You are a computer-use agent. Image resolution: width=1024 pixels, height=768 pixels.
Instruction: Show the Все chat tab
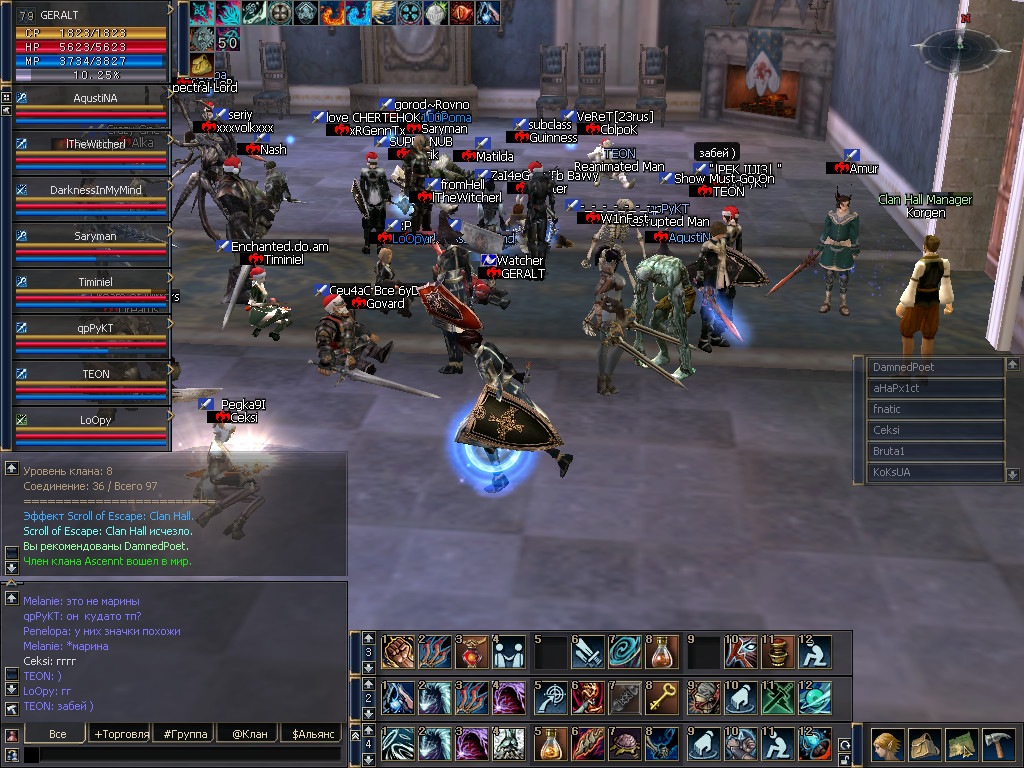[57, 734]
